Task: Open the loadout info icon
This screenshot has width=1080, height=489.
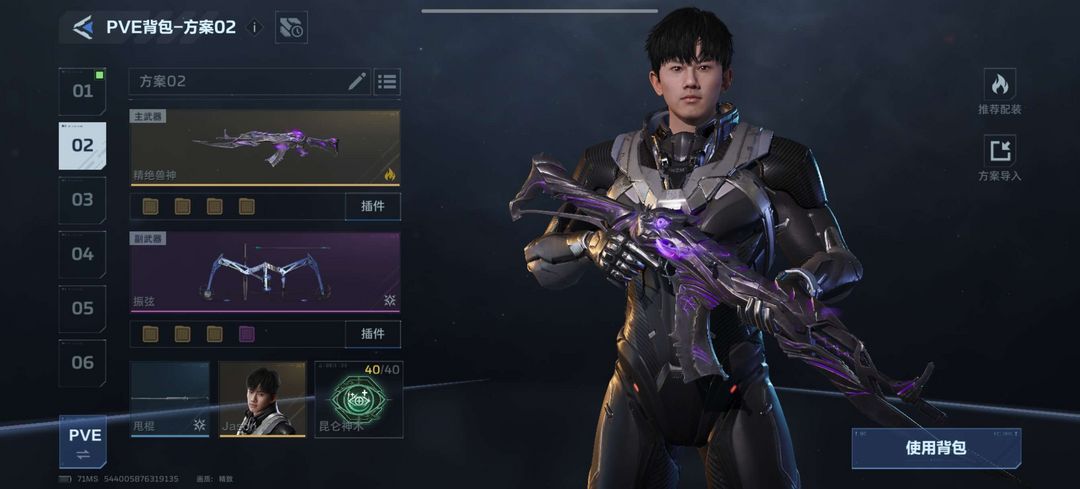Action: (254, 27)
